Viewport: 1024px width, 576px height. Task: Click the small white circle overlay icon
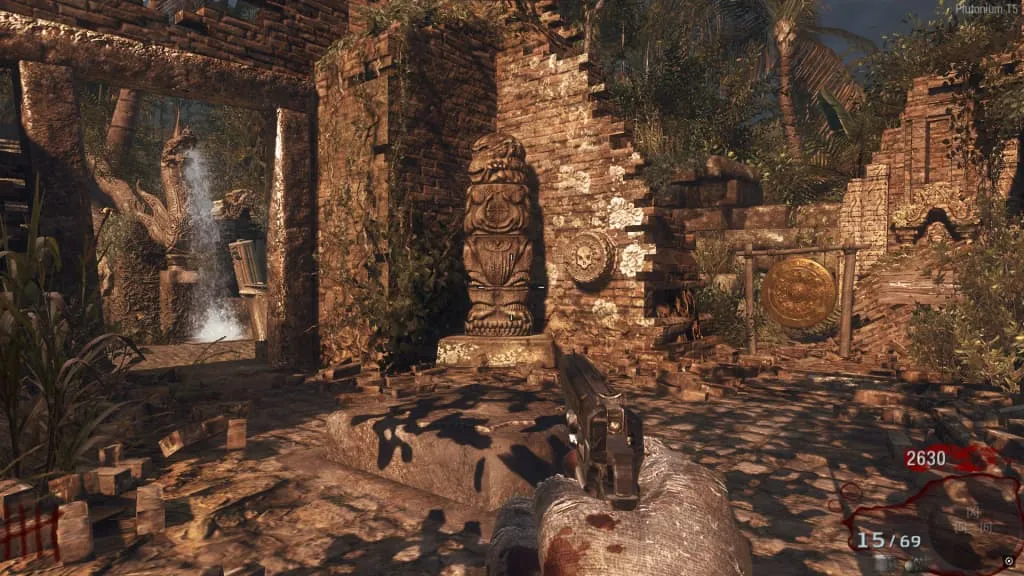1008,561
